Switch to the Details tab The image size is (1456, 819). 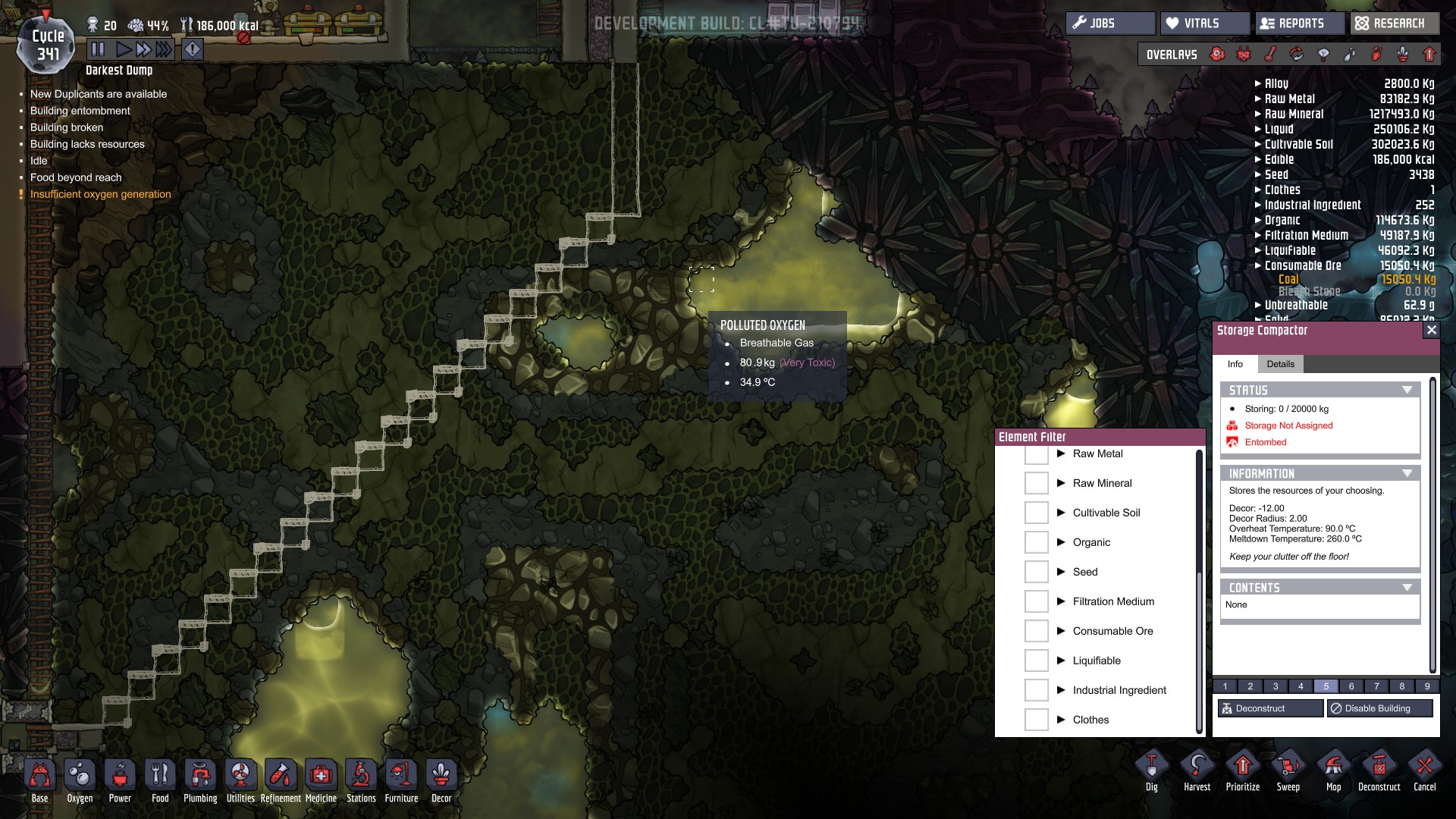(1280, 364)
